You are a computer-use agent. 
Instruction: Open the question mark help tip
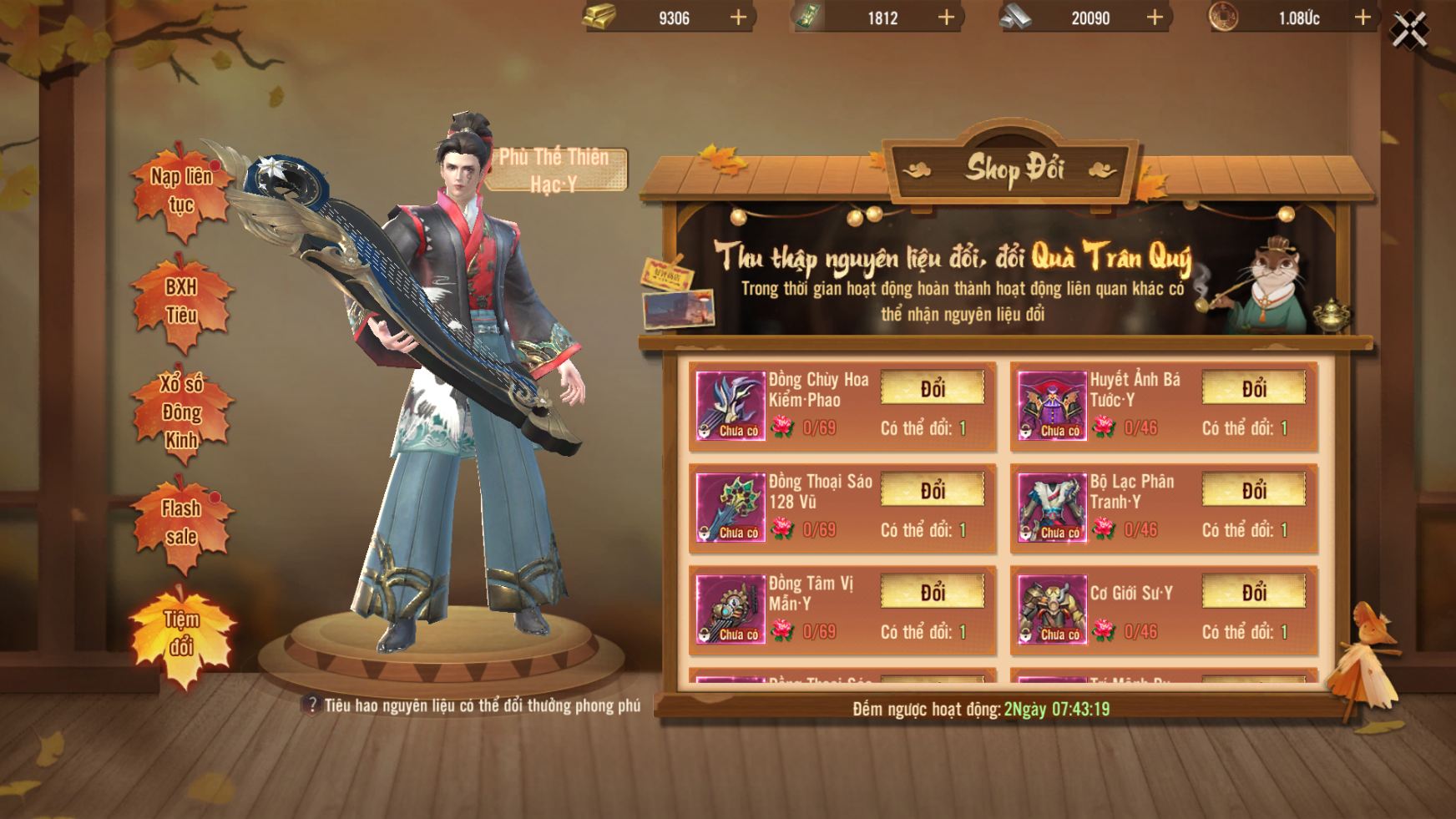pyautogui.click(x=311, y=705)
